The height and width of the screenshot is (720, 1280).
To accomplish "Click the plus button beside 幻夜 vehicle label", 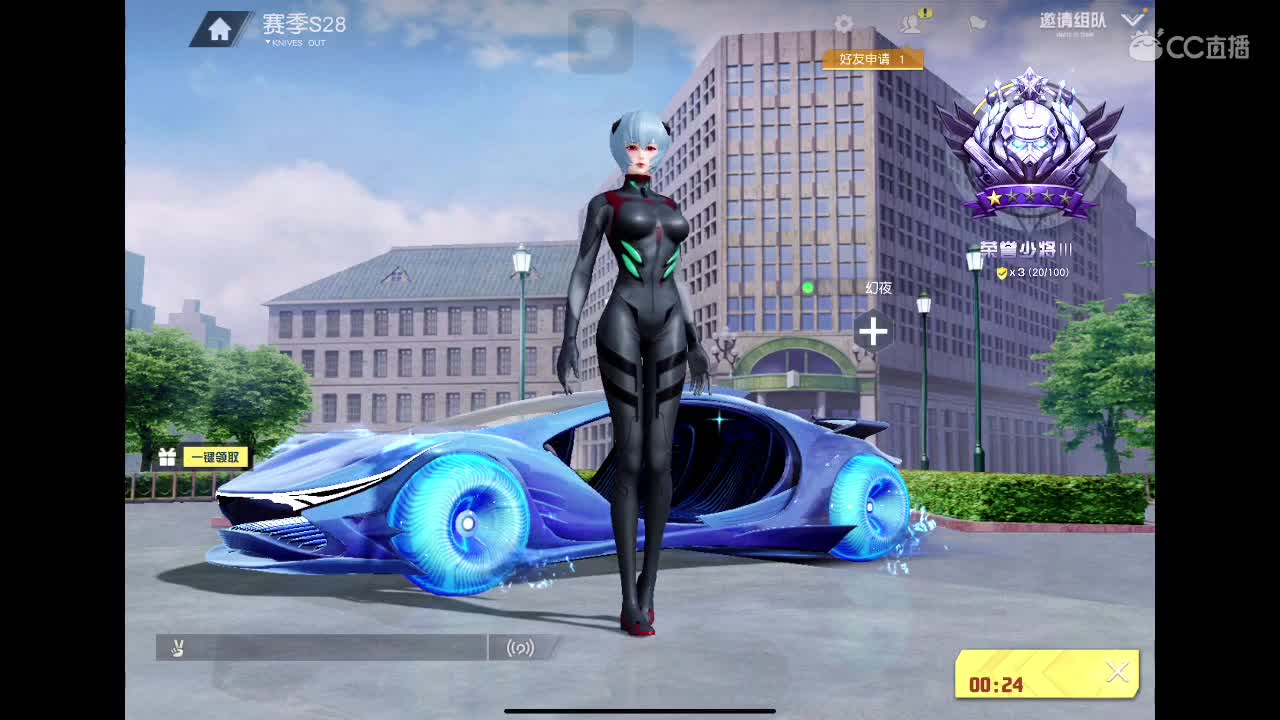I will (x=873, y=332).
